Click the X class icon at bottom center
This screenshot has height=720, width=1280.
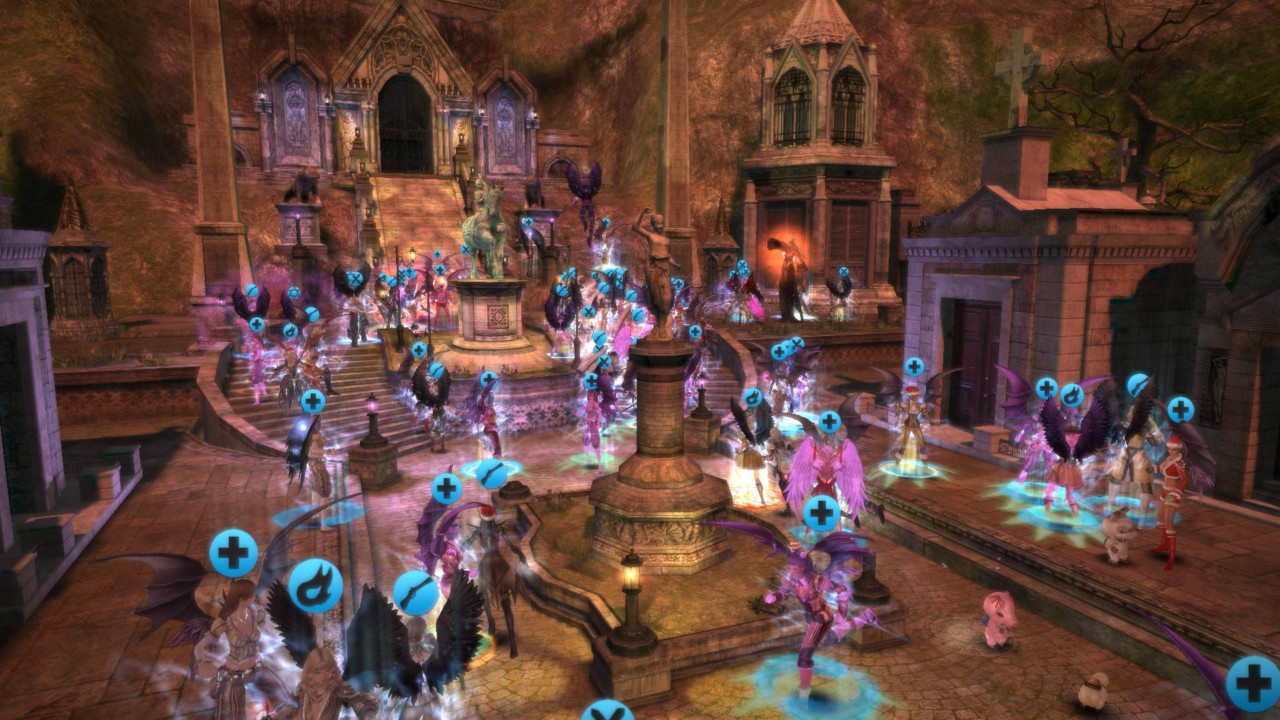[606, 713]
